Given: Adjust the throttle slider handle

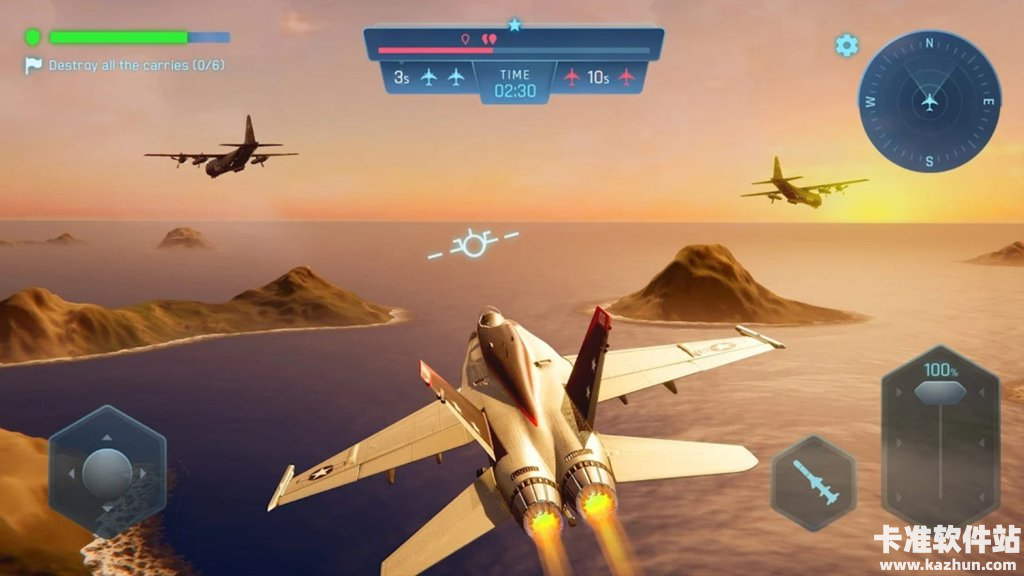Looking at the screenshot, I should [x=940, y=392].
